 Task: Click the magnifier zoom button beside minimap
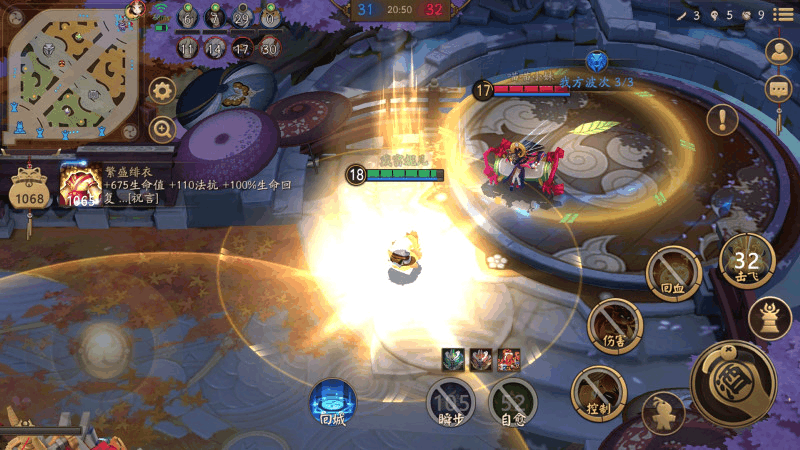point(163,128)
